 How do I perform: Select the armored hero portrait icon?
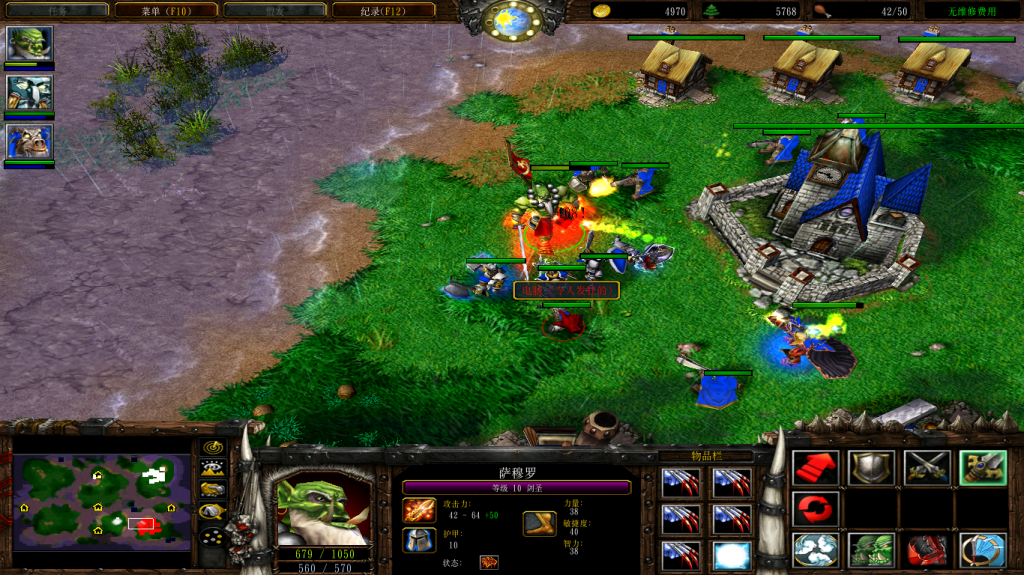pyautogui.click(x=29, y=93)
